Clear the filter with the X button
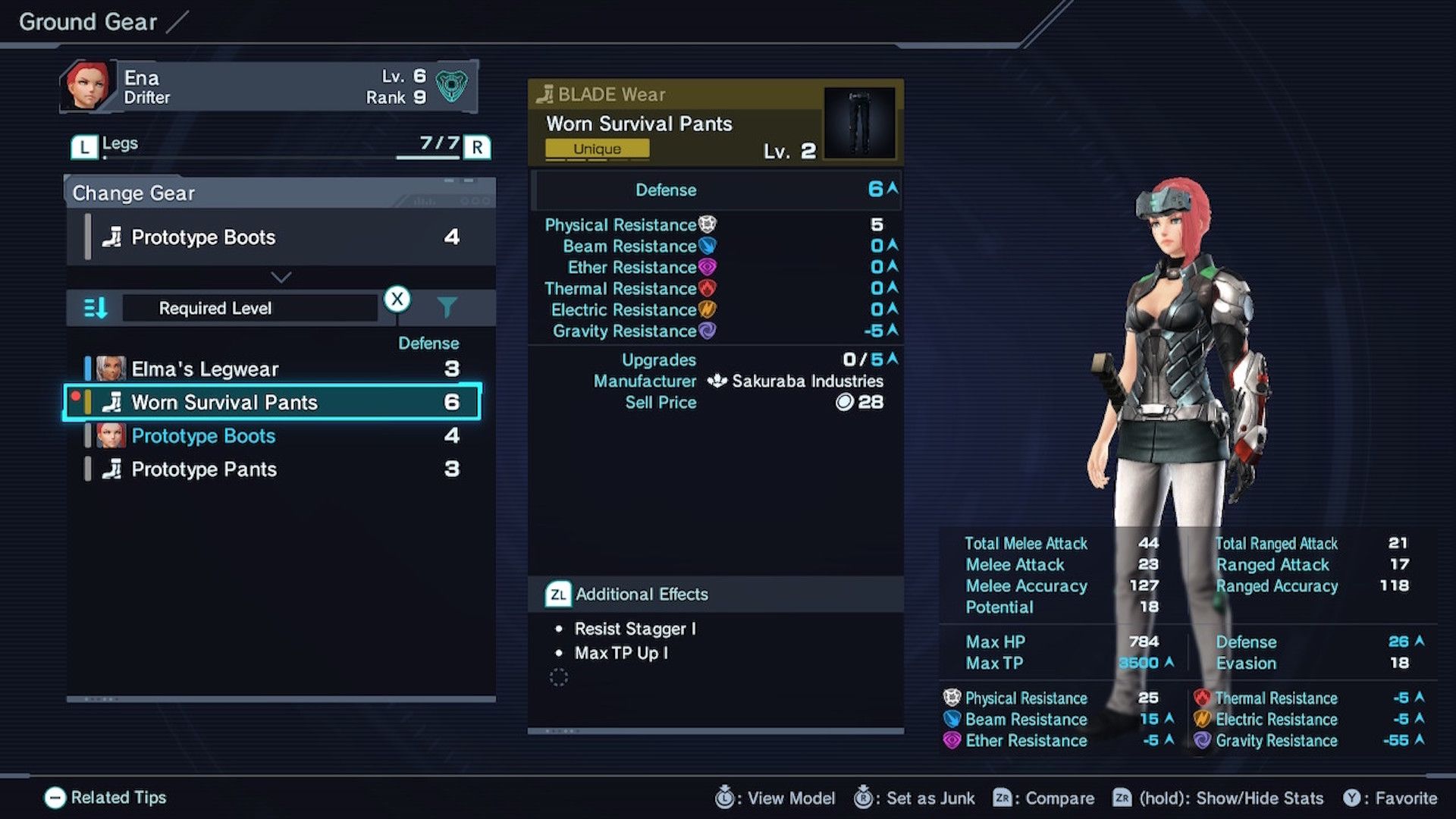The height and width of the screenshot is (819, 1456). (x=397, y=300)
